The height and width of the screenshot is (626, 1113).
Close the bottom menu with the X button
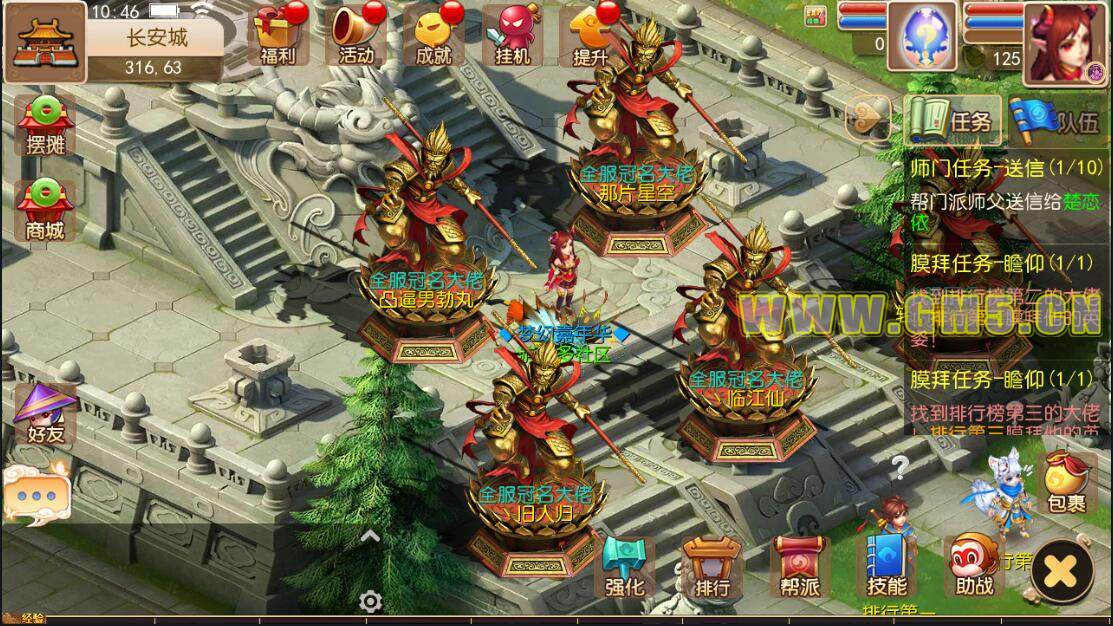click(1063, 570)
